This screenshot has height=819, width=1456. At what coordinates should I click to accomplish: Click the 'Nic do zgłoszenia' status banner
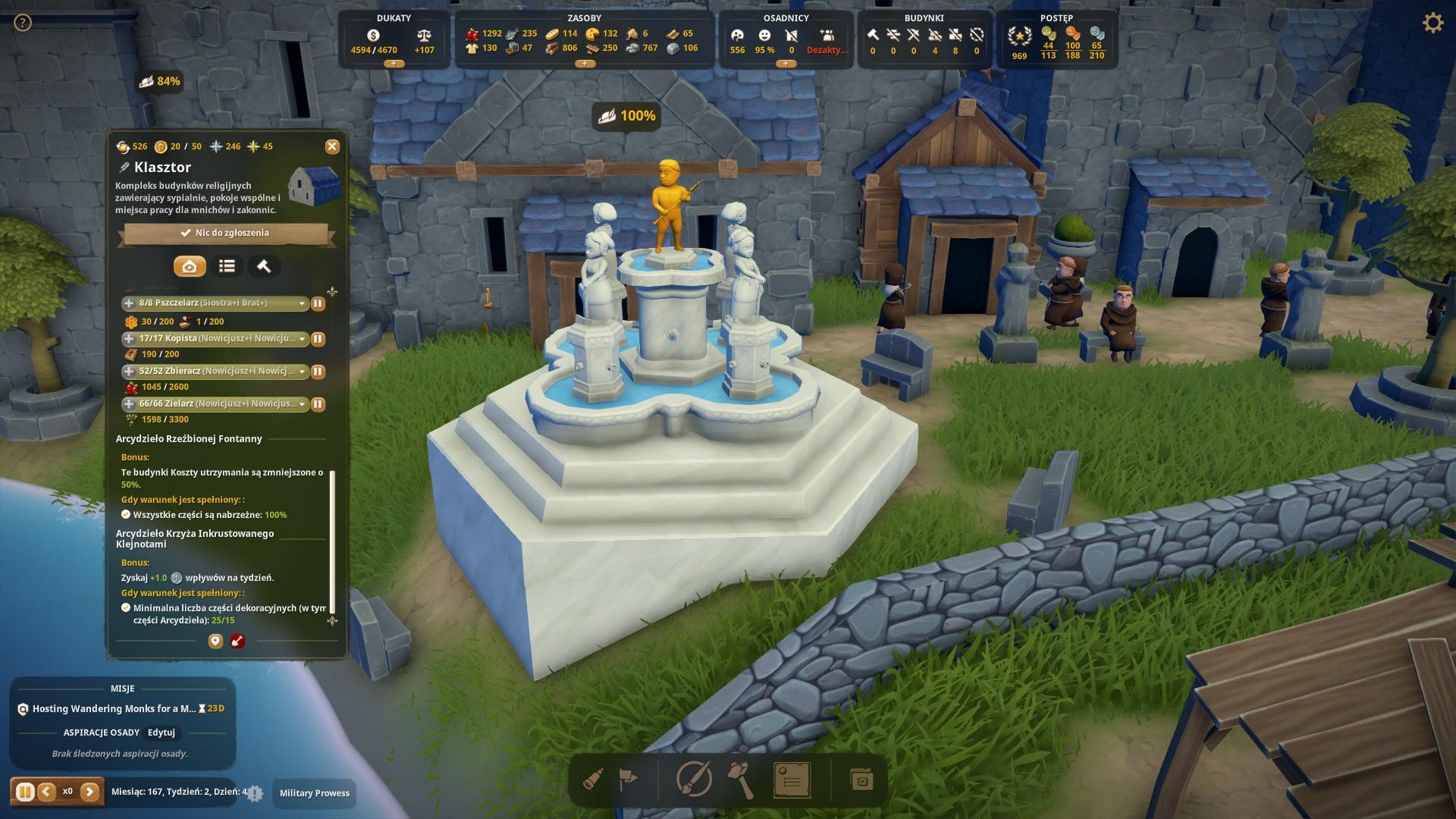225,234
